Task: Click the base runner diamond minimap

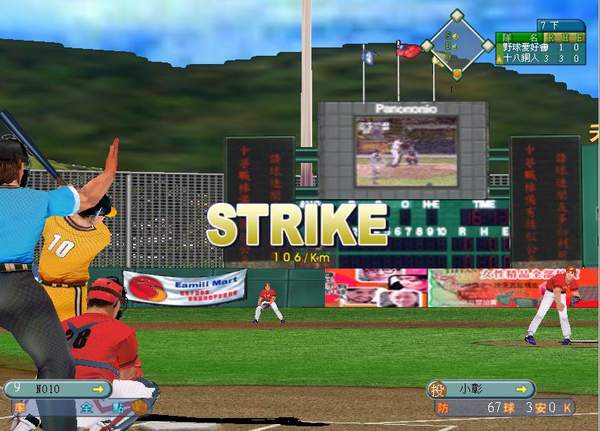Action: 457,44
